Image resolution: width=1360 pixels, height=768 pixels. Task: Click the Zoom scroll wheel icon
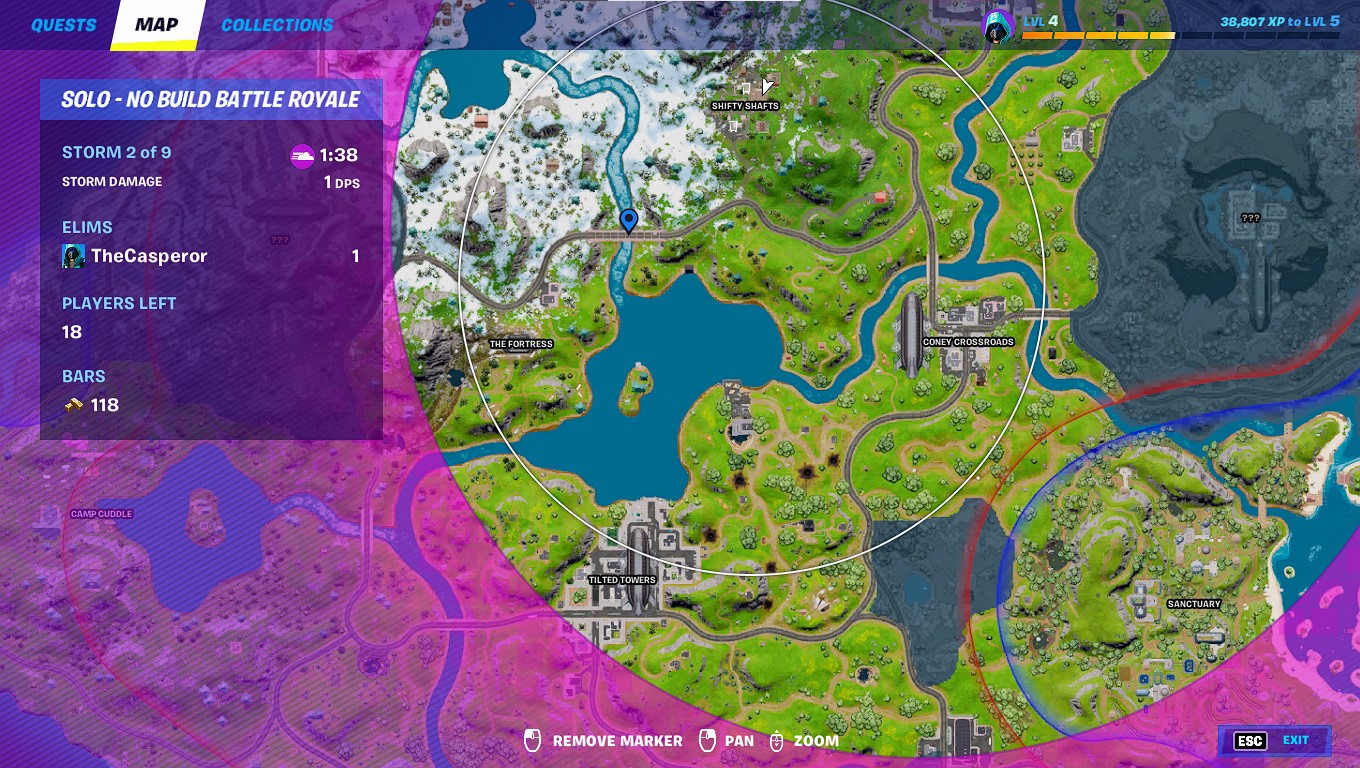(x=776, y=741)
